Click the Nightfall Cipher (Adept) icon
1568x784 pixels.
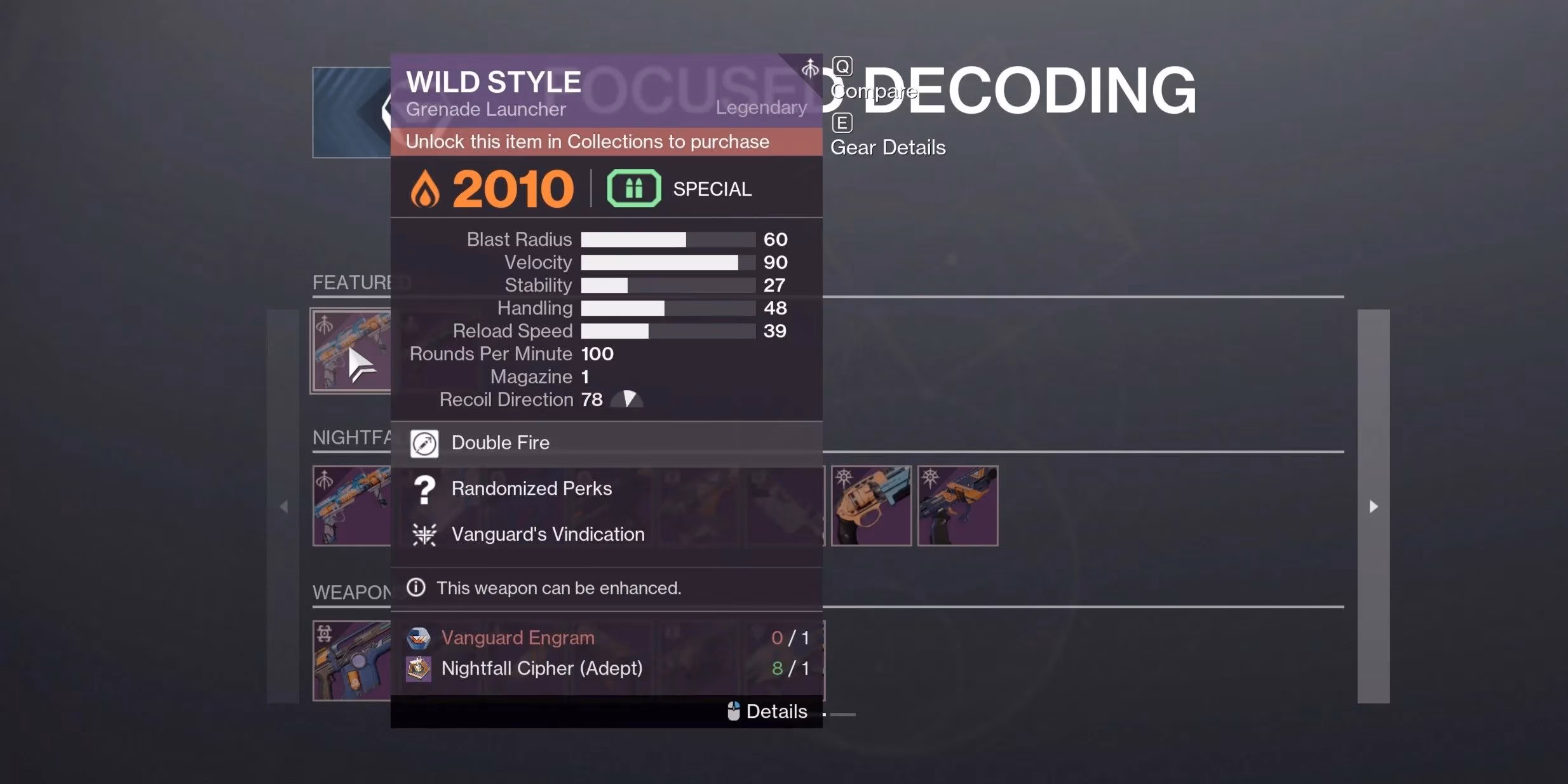pyautogui.click(x=418, y=668)
